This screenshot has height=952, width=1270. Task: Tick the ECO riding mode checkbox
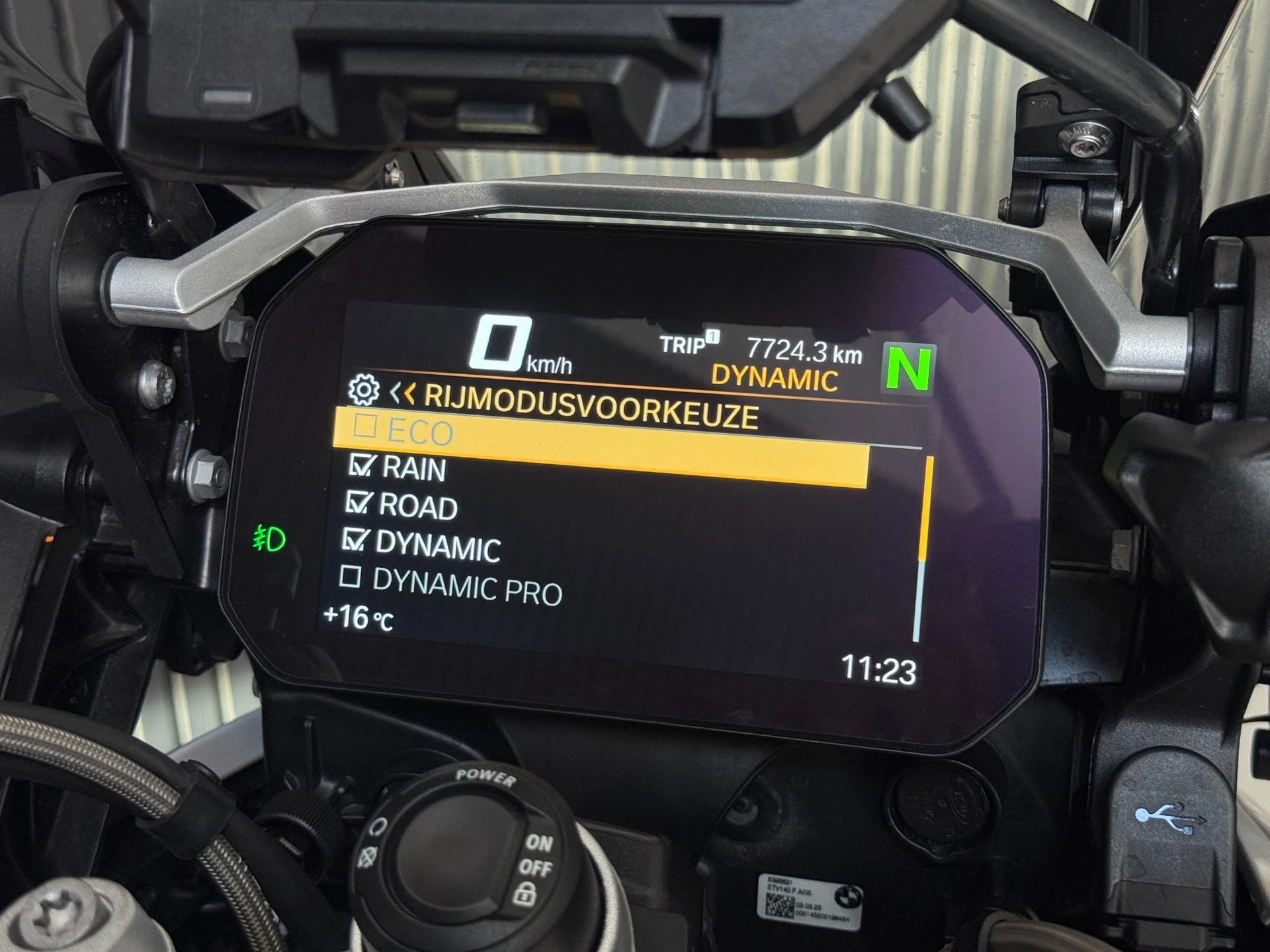coord(365,426)
